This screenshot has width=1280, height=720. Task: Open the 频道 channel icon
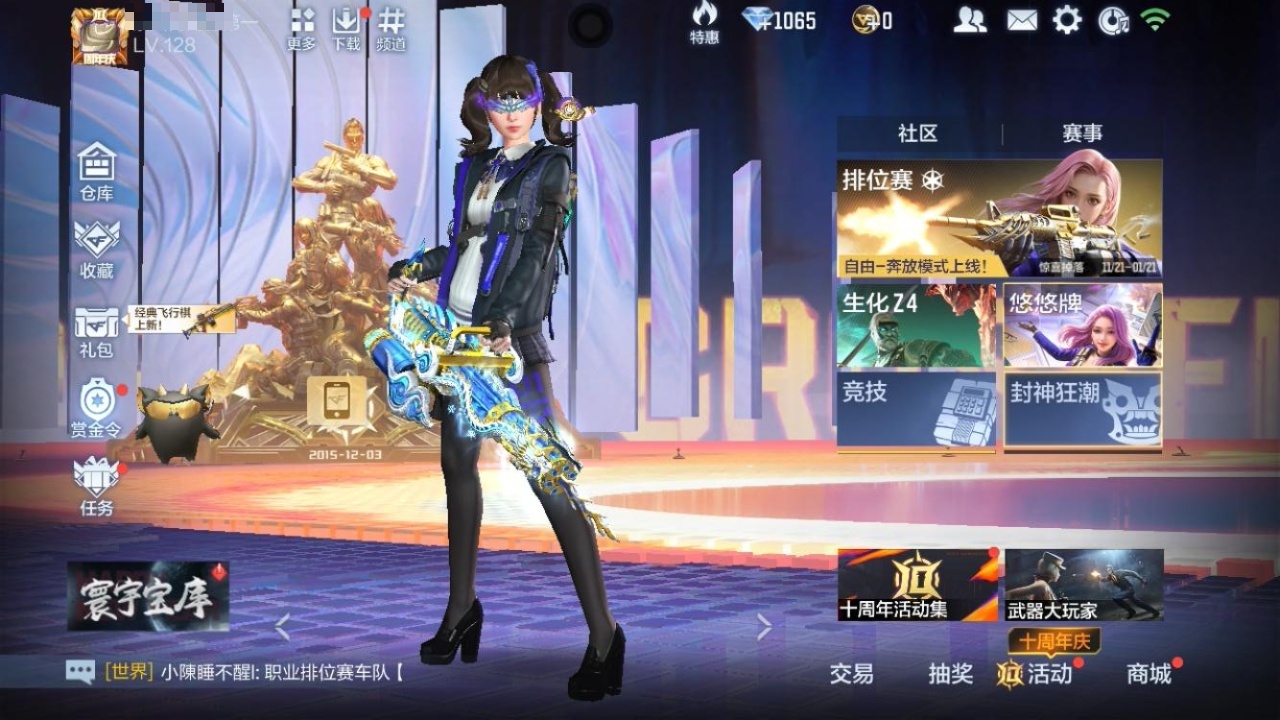coord(390,25)
